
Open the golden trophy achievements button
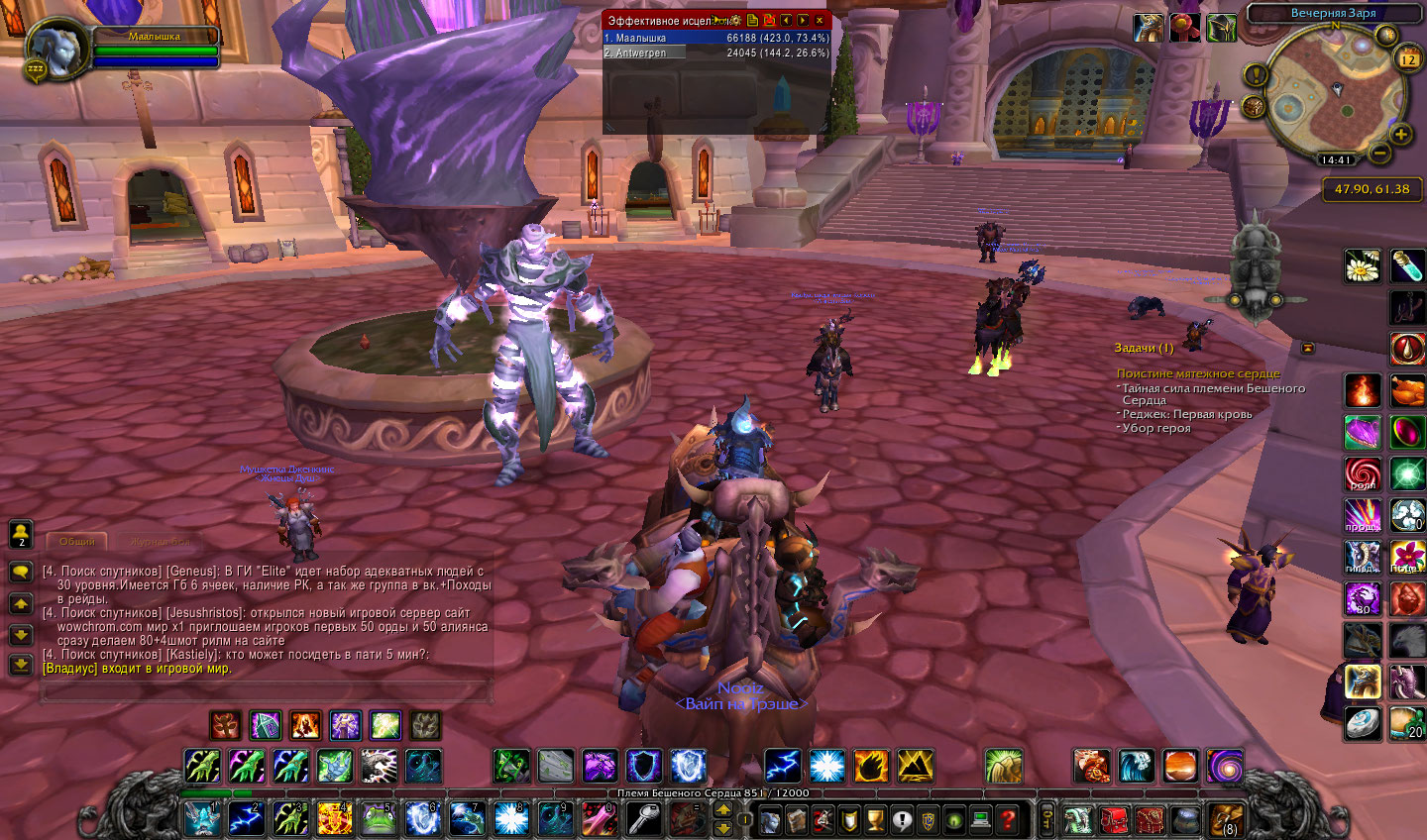click(x=874, y=820)
